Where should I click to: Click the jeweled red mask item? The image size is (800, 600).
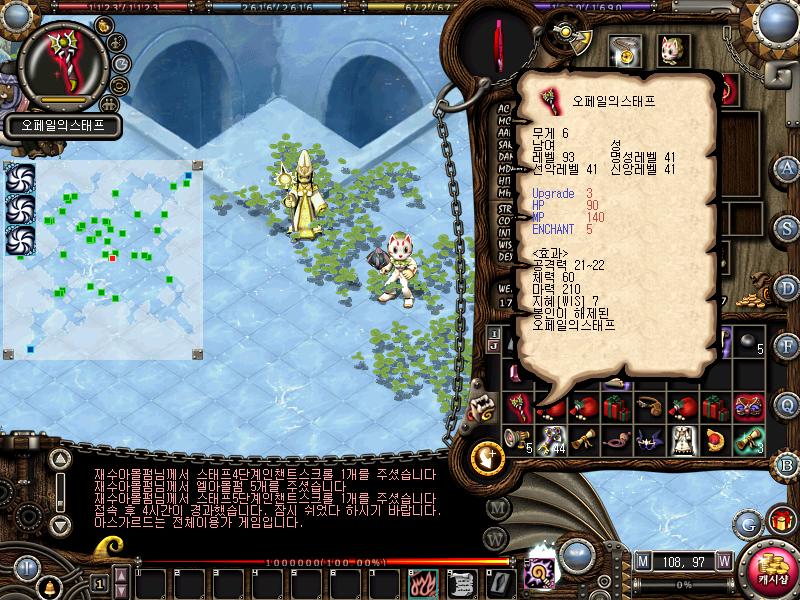point(749,407)
